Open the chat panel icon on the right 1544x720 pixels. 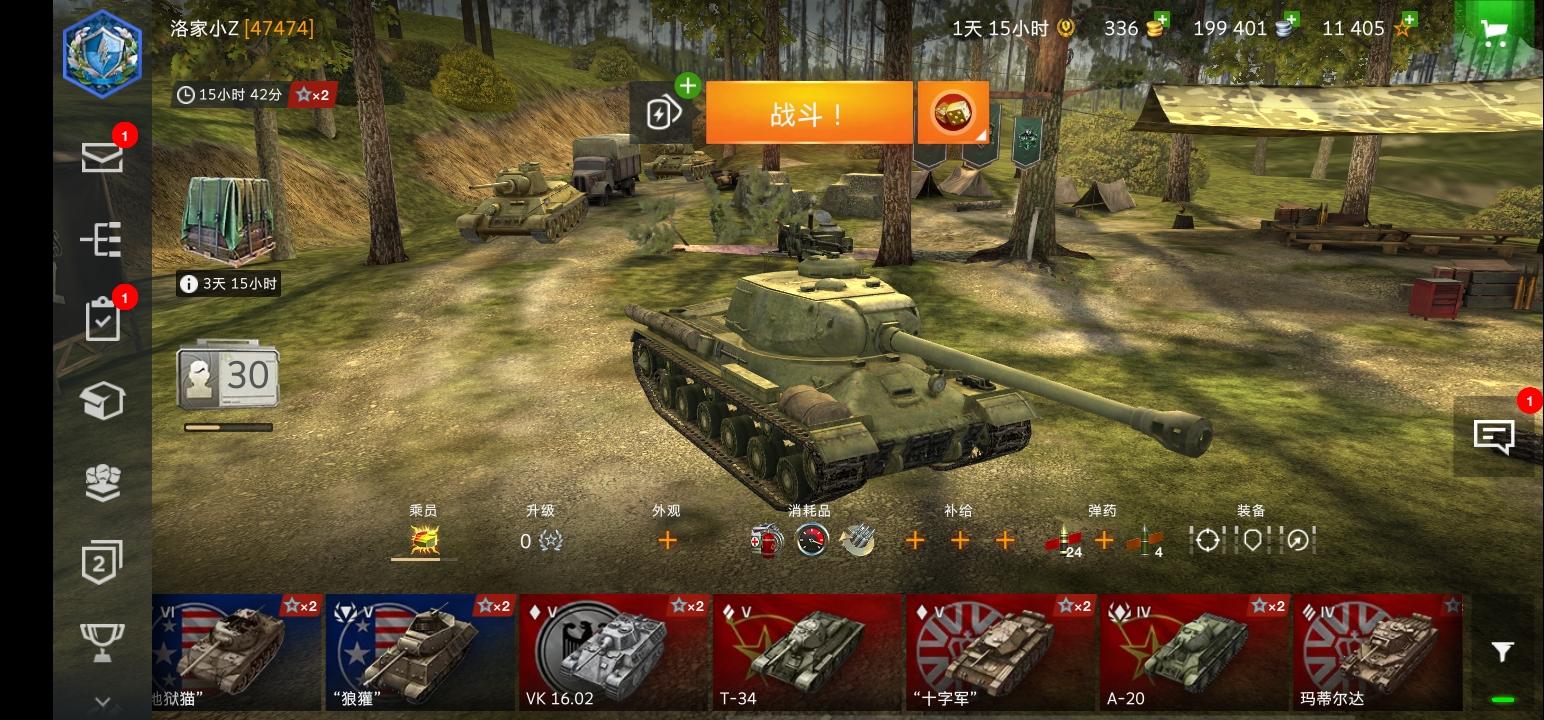pyautogui.click(x=1494, y=437)
